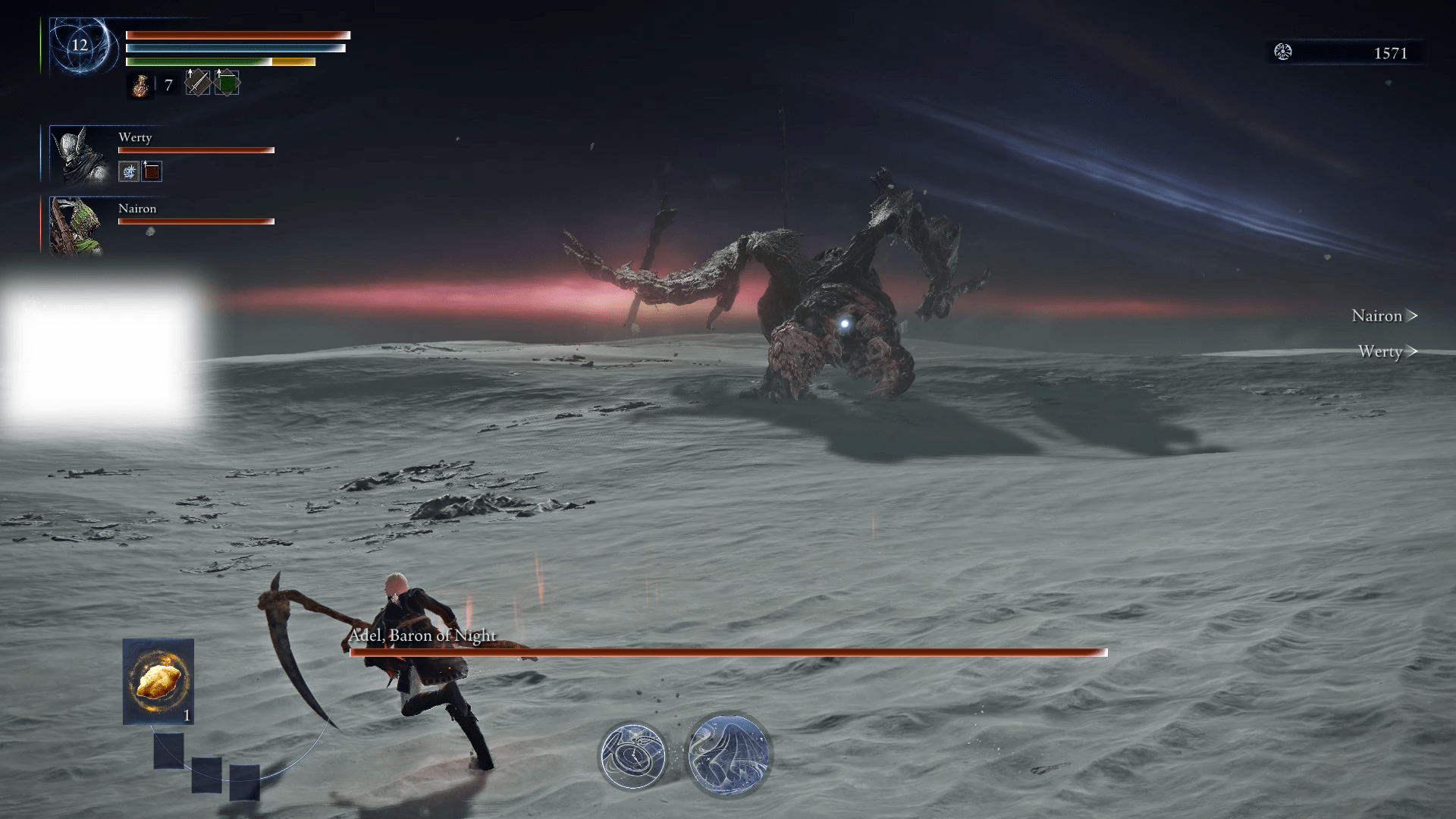Use the golden nugget item slot
The image size is (1456, 819).
(x=158, y=680)
